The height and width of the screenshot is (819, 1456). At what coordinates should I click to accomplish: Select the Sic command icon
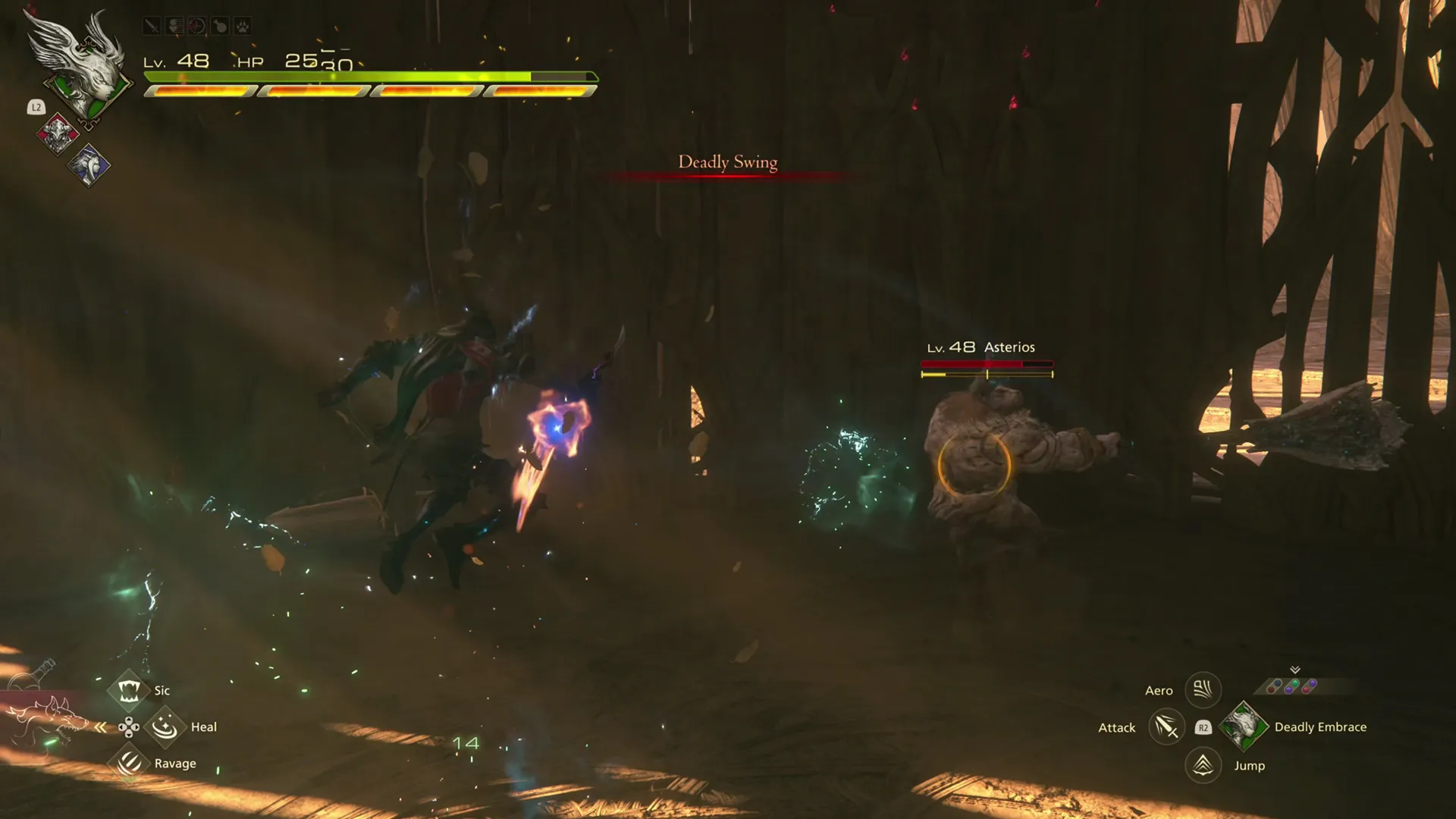click(130, 691)
